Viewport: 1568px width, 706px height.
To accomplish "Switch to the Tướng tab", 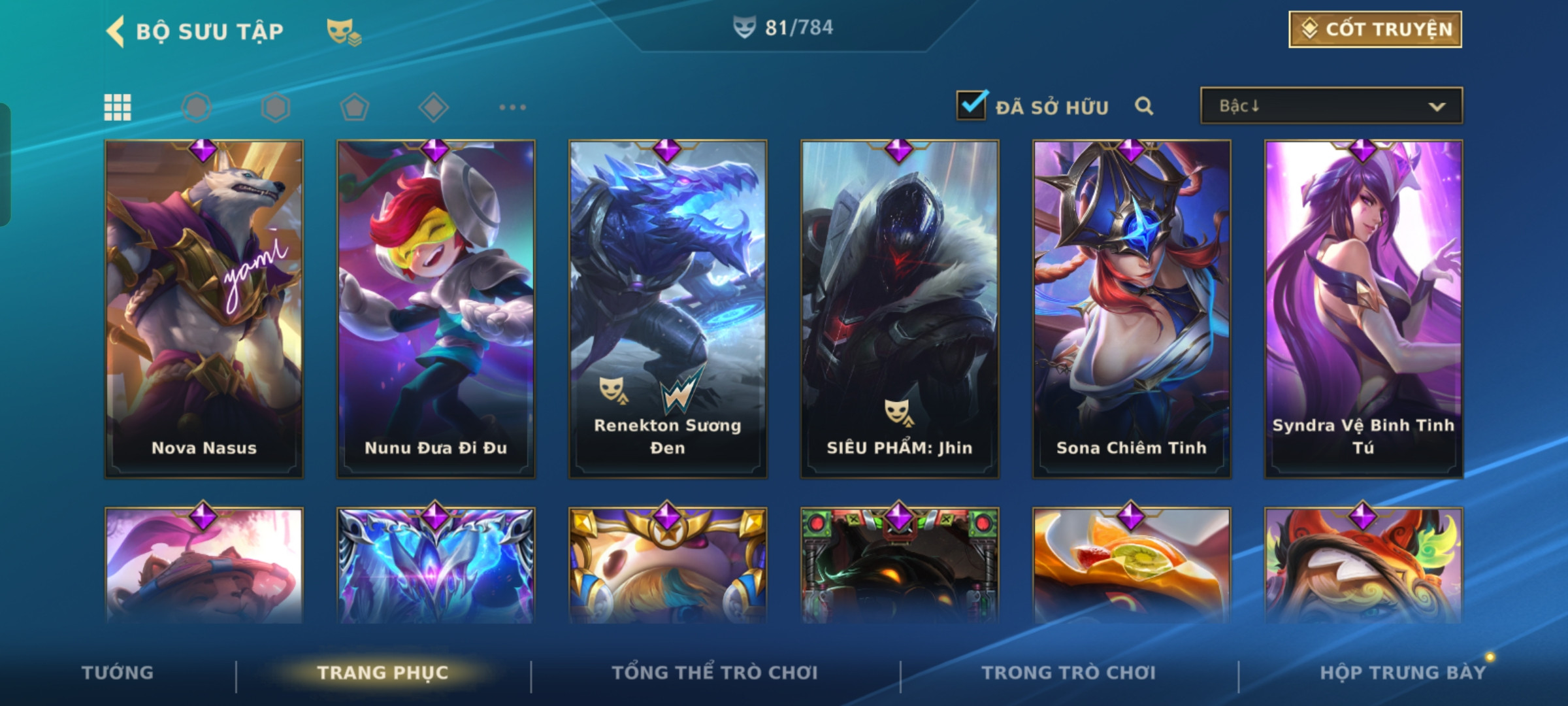I will tap(118, 673).
